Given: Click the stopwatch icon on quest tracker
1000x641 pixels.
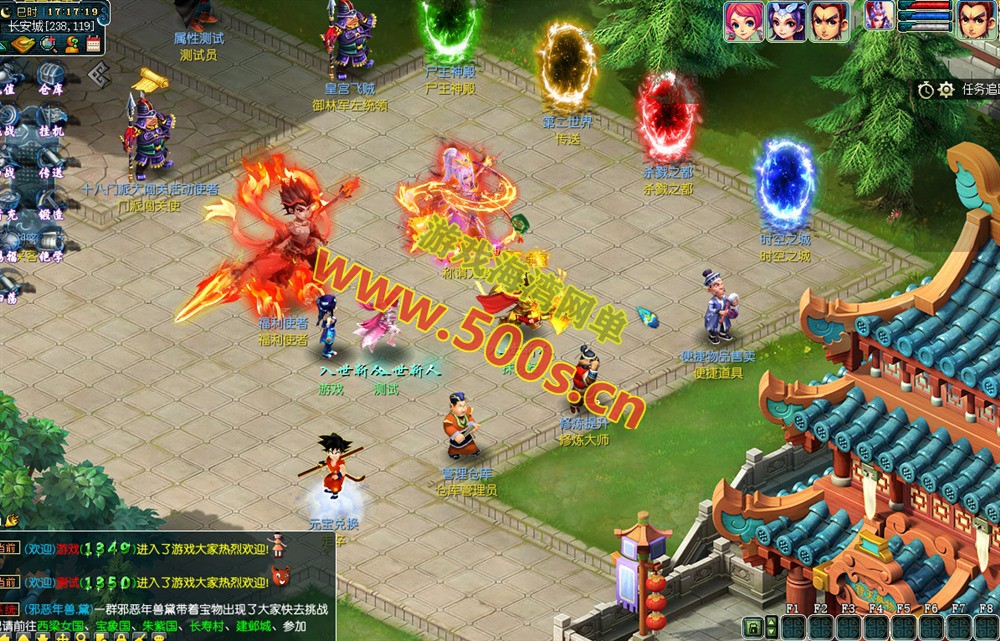Looking at the screenshot, I should point(926,90).
